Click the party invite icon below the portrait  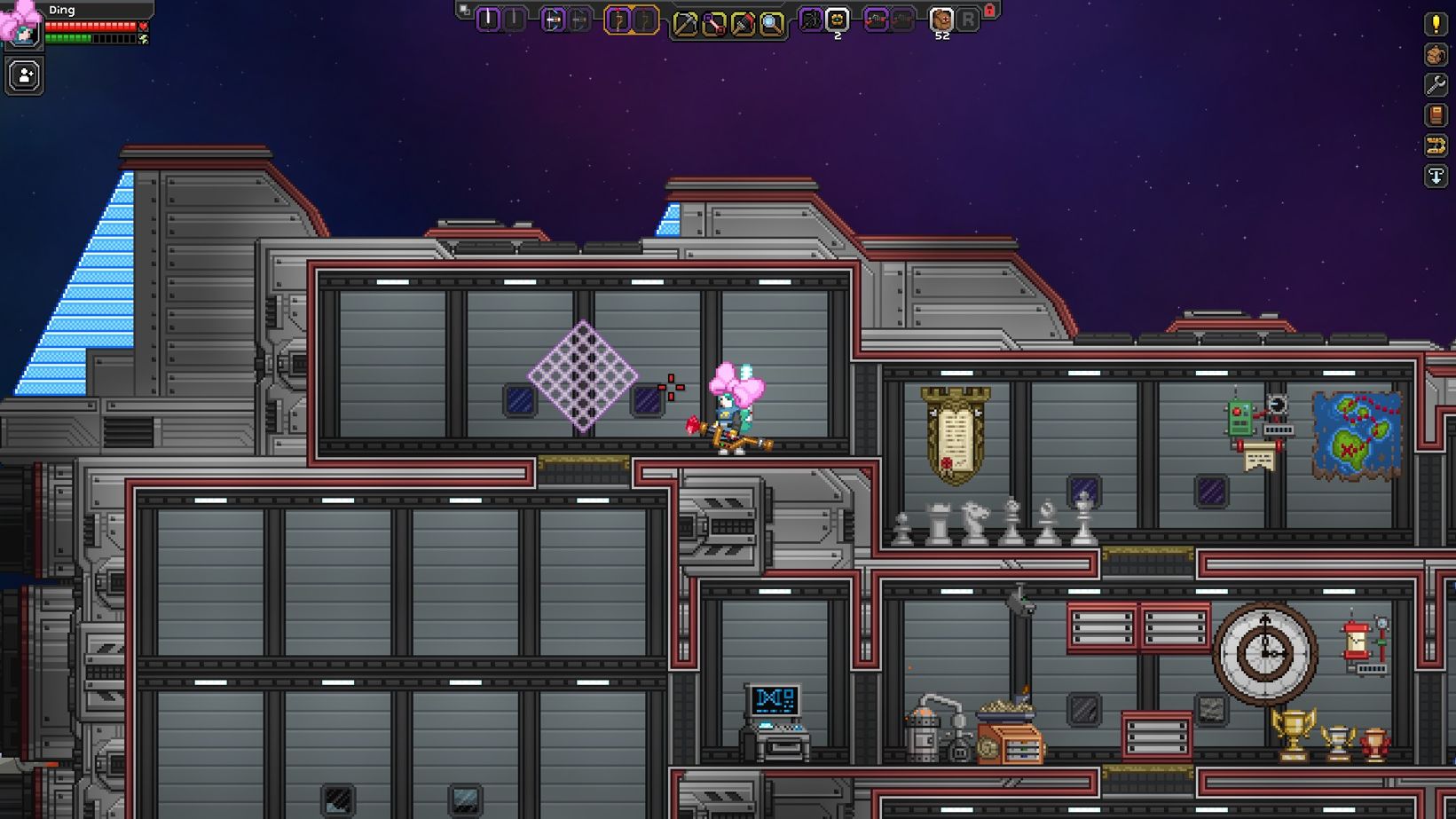(24, 74)
